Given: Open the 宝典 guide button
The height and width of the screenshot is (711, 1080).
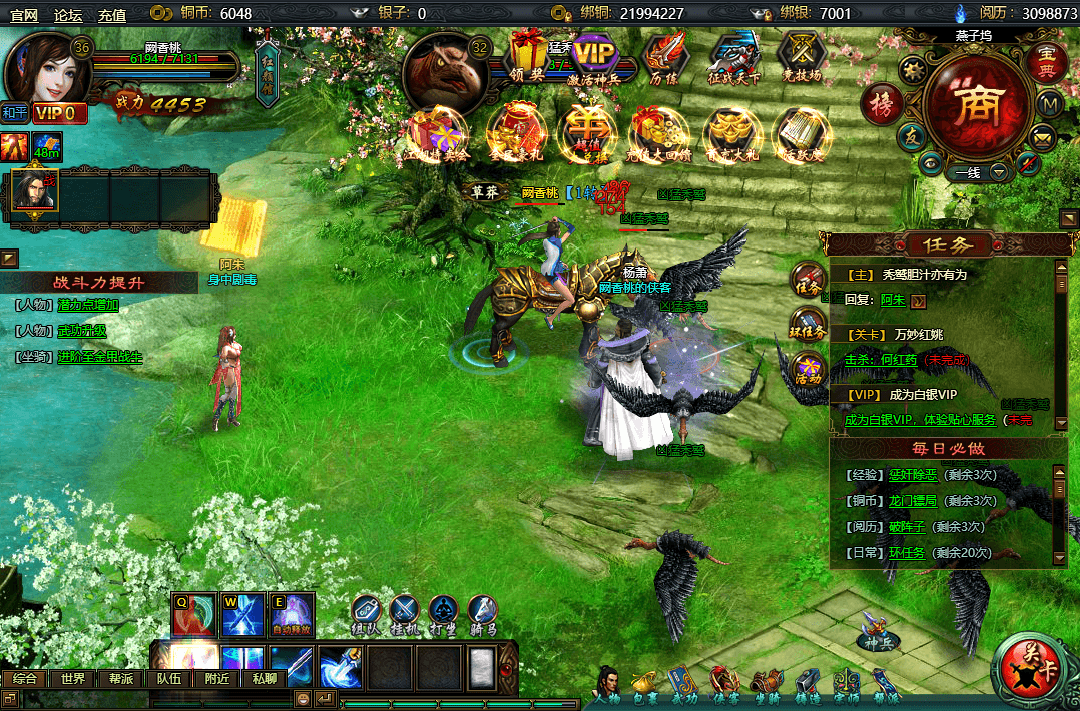Looking at the screenshot, I should click(1045, 61).
